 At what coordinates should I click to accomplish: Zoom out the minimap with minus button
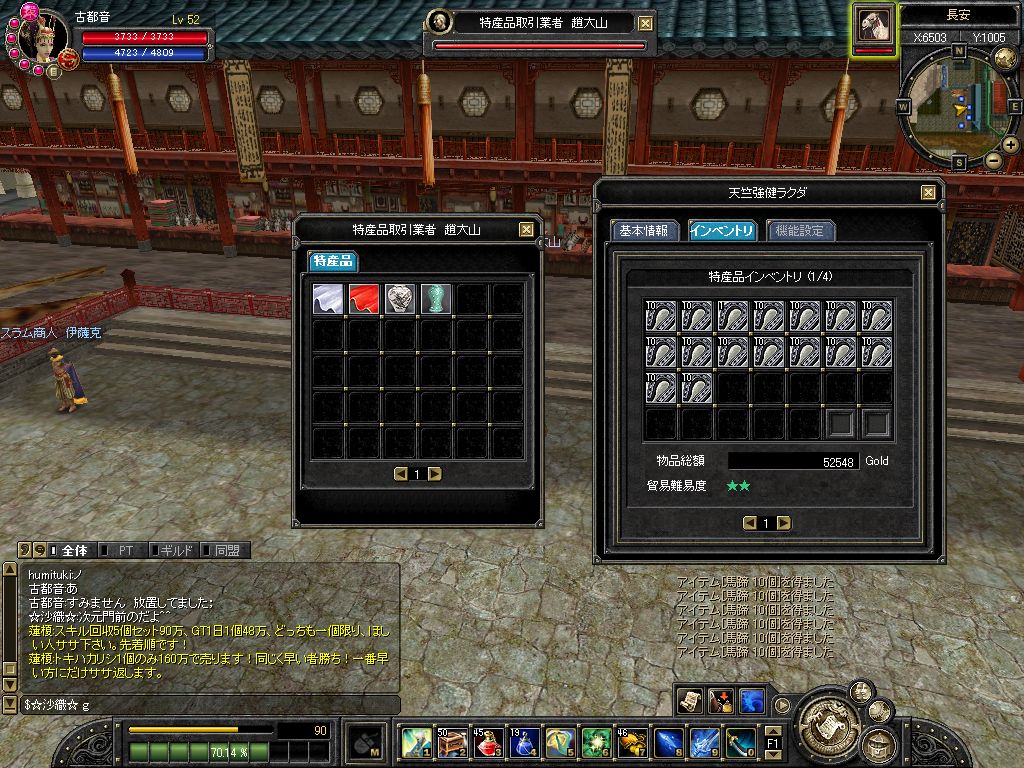[x=993, y=160]
